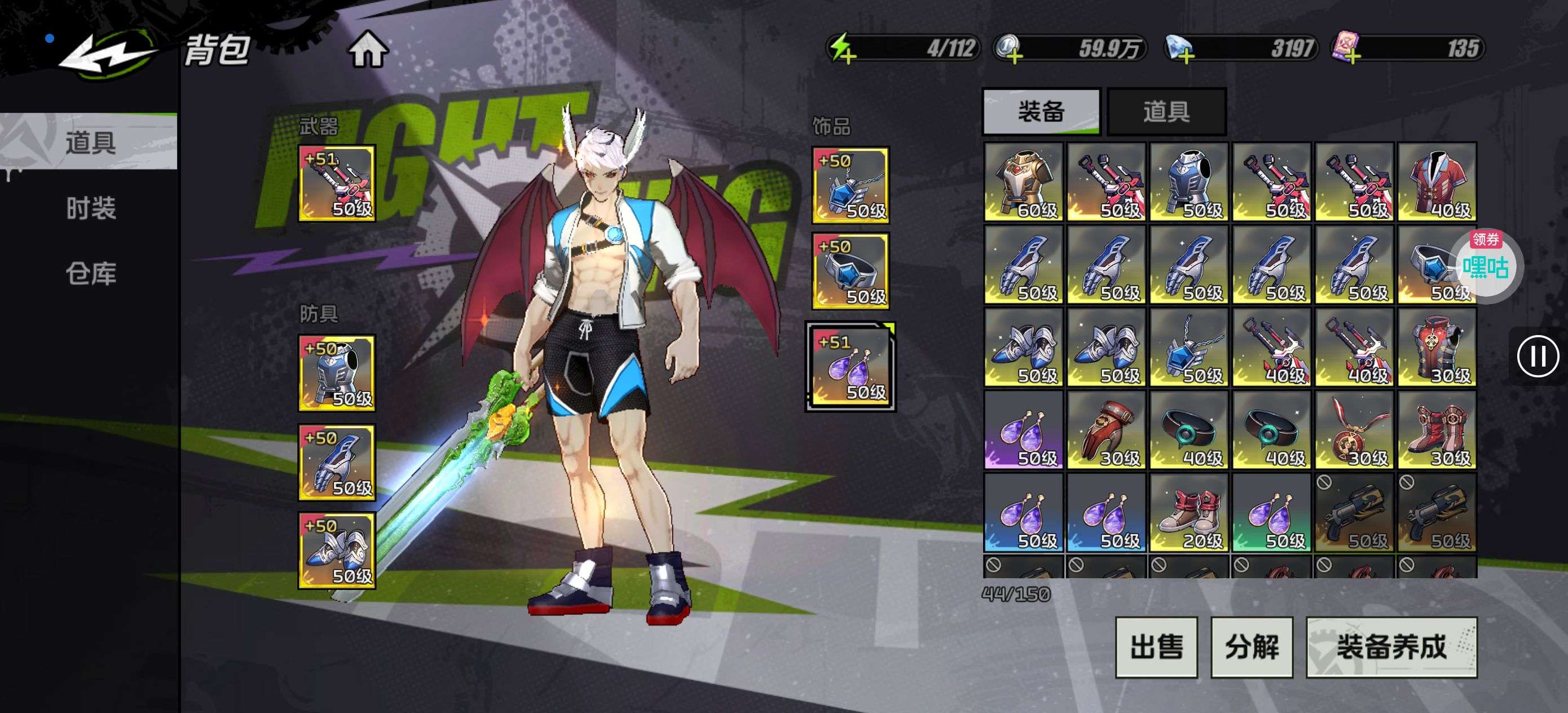This screenshot has height=713, width=1568.
Task: Tap the 出售 sell button
Action: (x=1156, y=646)
